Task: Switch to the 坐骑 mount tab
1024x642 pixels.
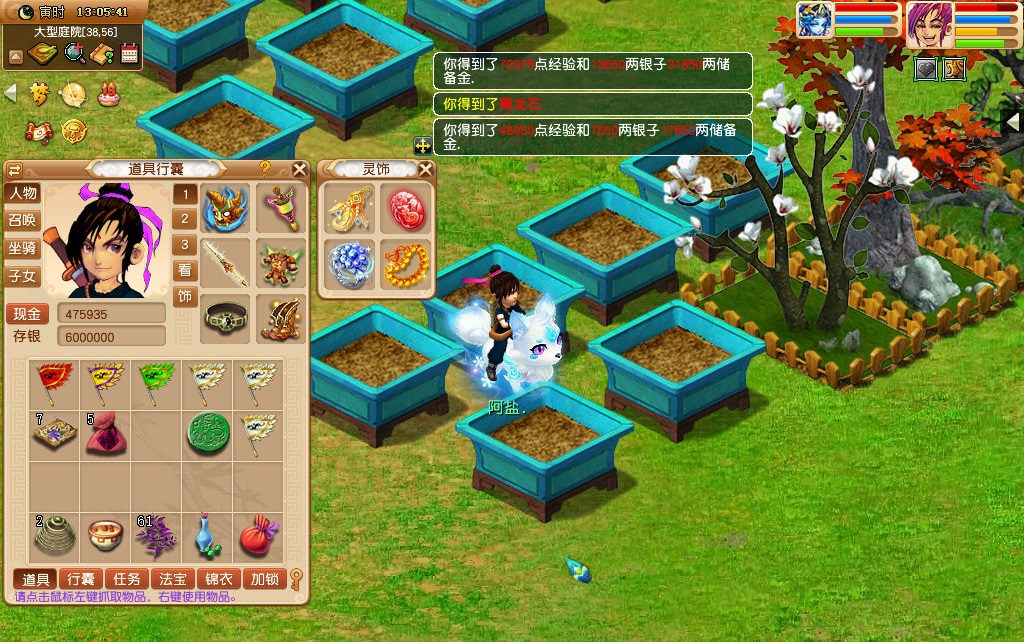Action: pos(22,248)
